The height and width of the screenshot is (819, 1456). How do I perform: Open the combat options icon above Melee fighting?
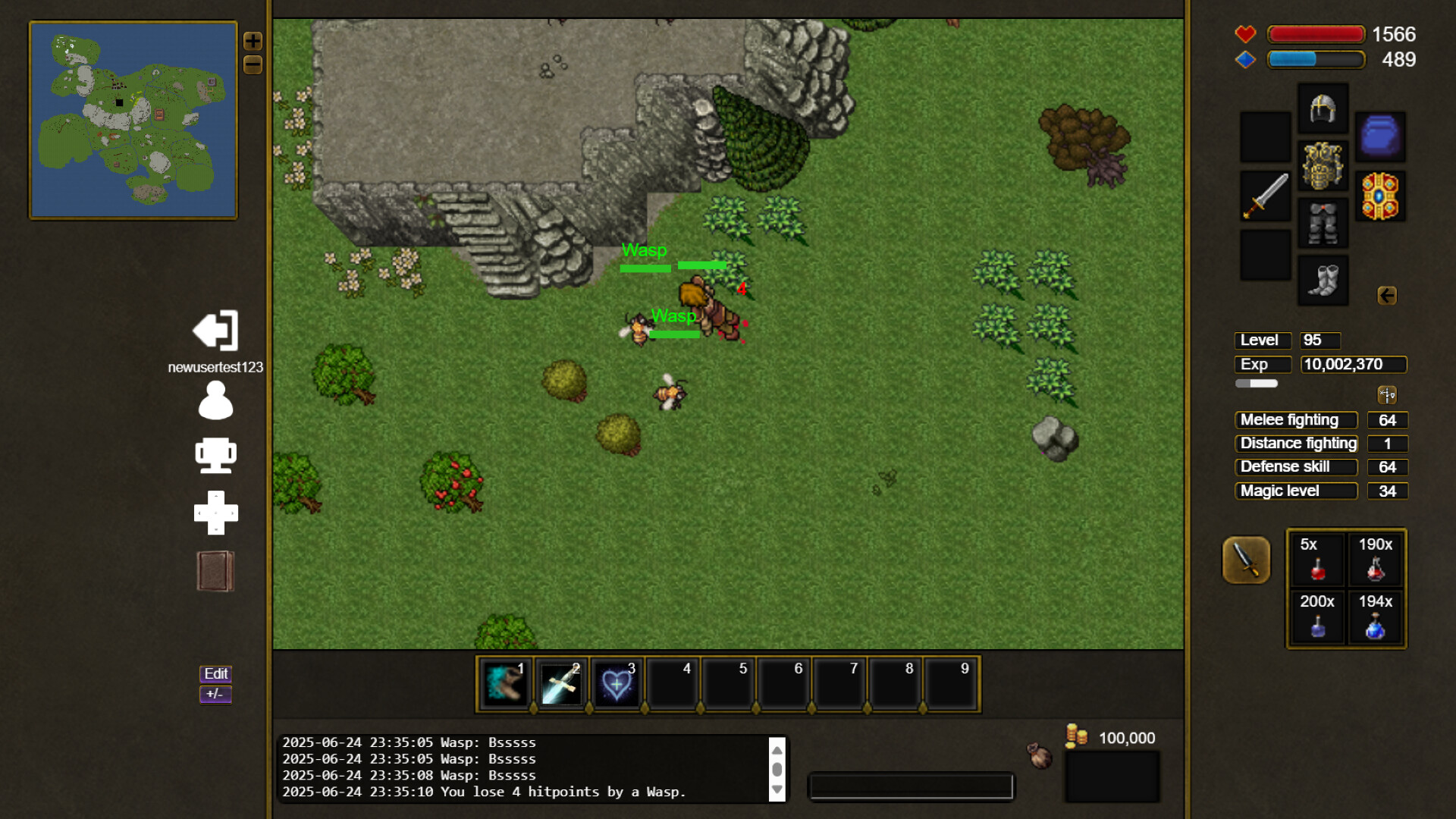pyautogui.click(x=1387, y=394)
